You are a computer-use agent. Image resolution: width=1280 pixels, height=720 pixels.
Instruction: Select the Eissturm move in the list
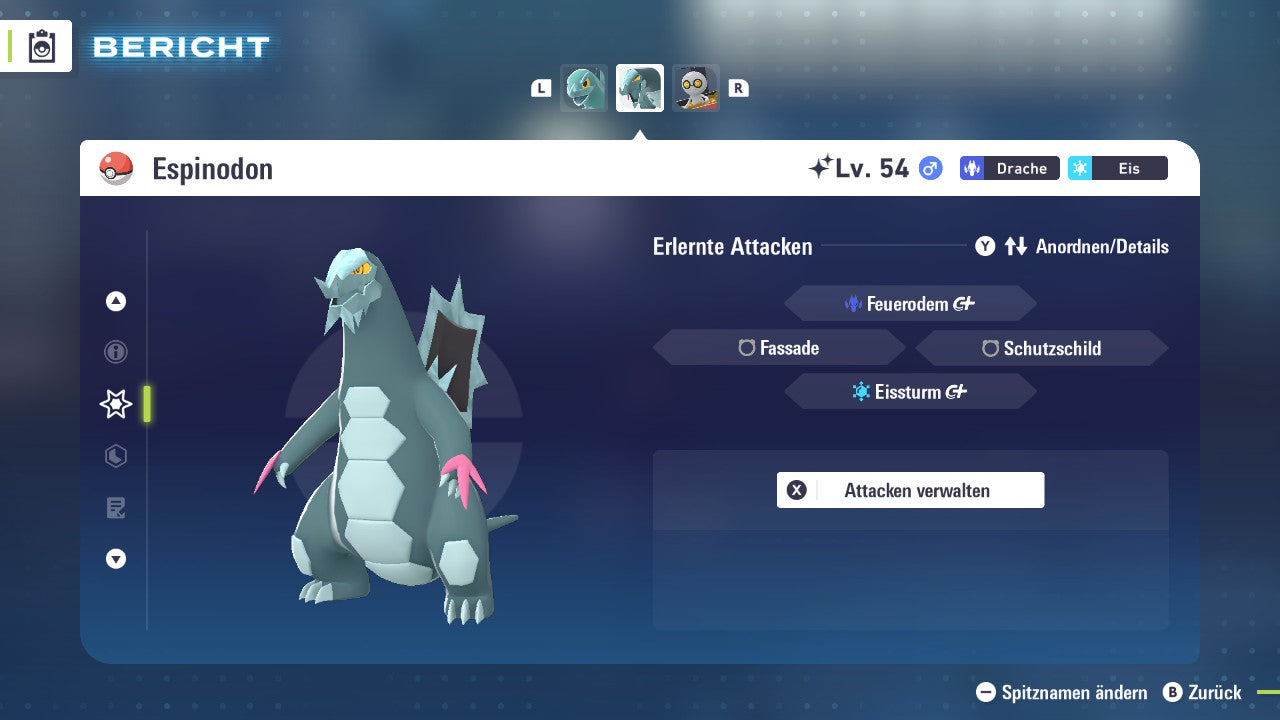910,391
